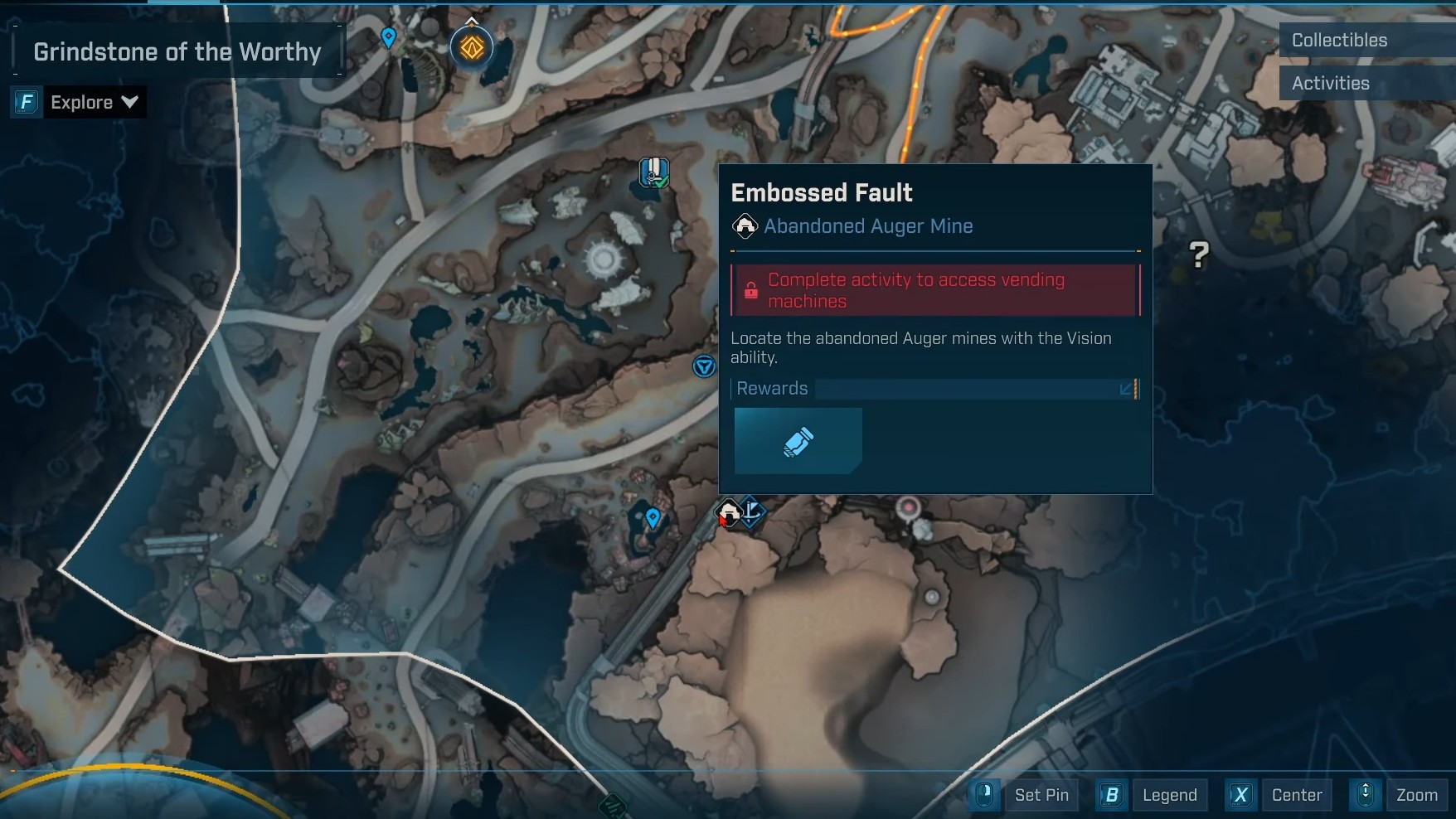Select the pink circular target map marker
This screenshot has width=1456, height=819.
[x=910, y=506]
